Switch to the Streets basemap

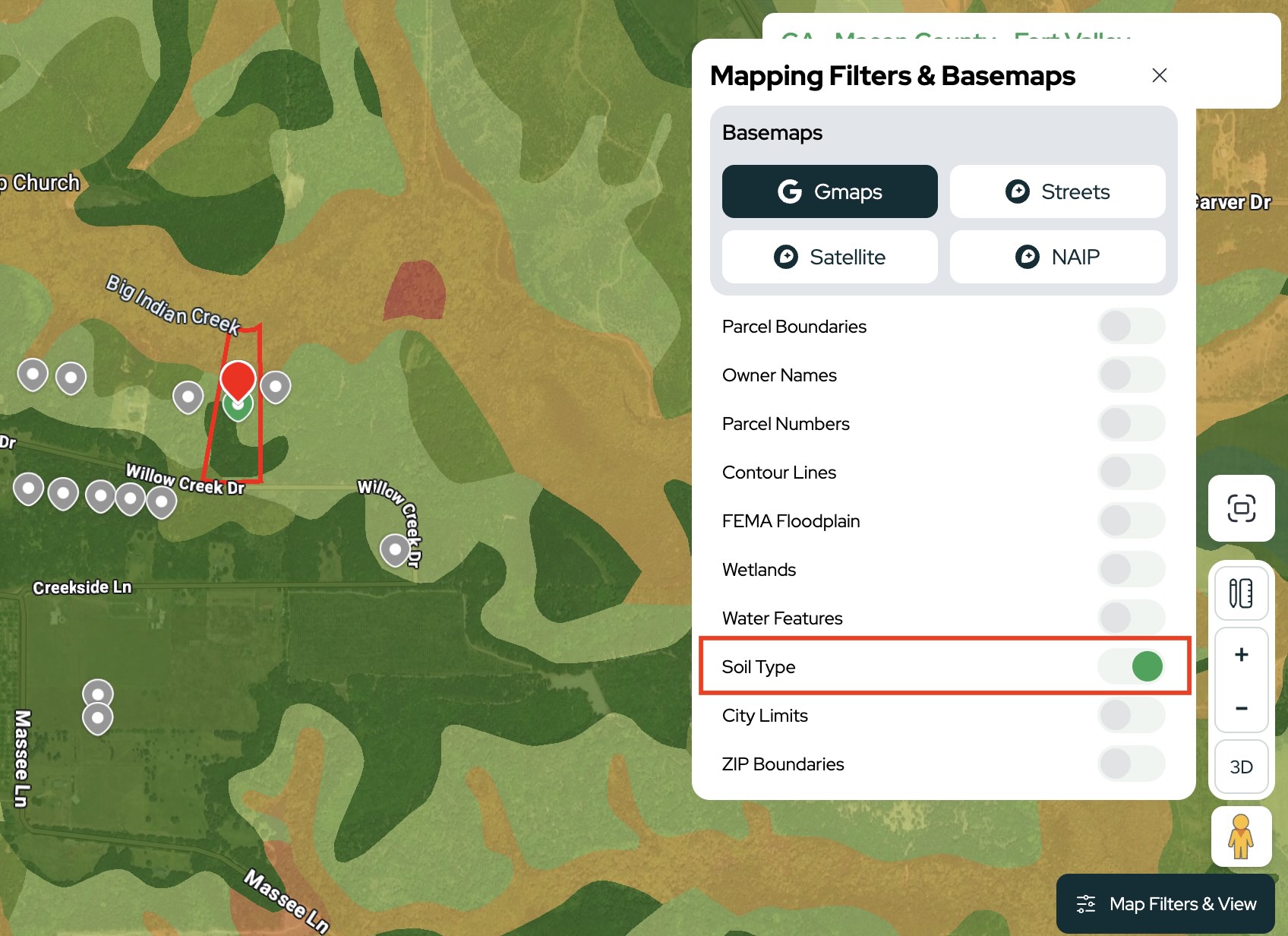1057,191
